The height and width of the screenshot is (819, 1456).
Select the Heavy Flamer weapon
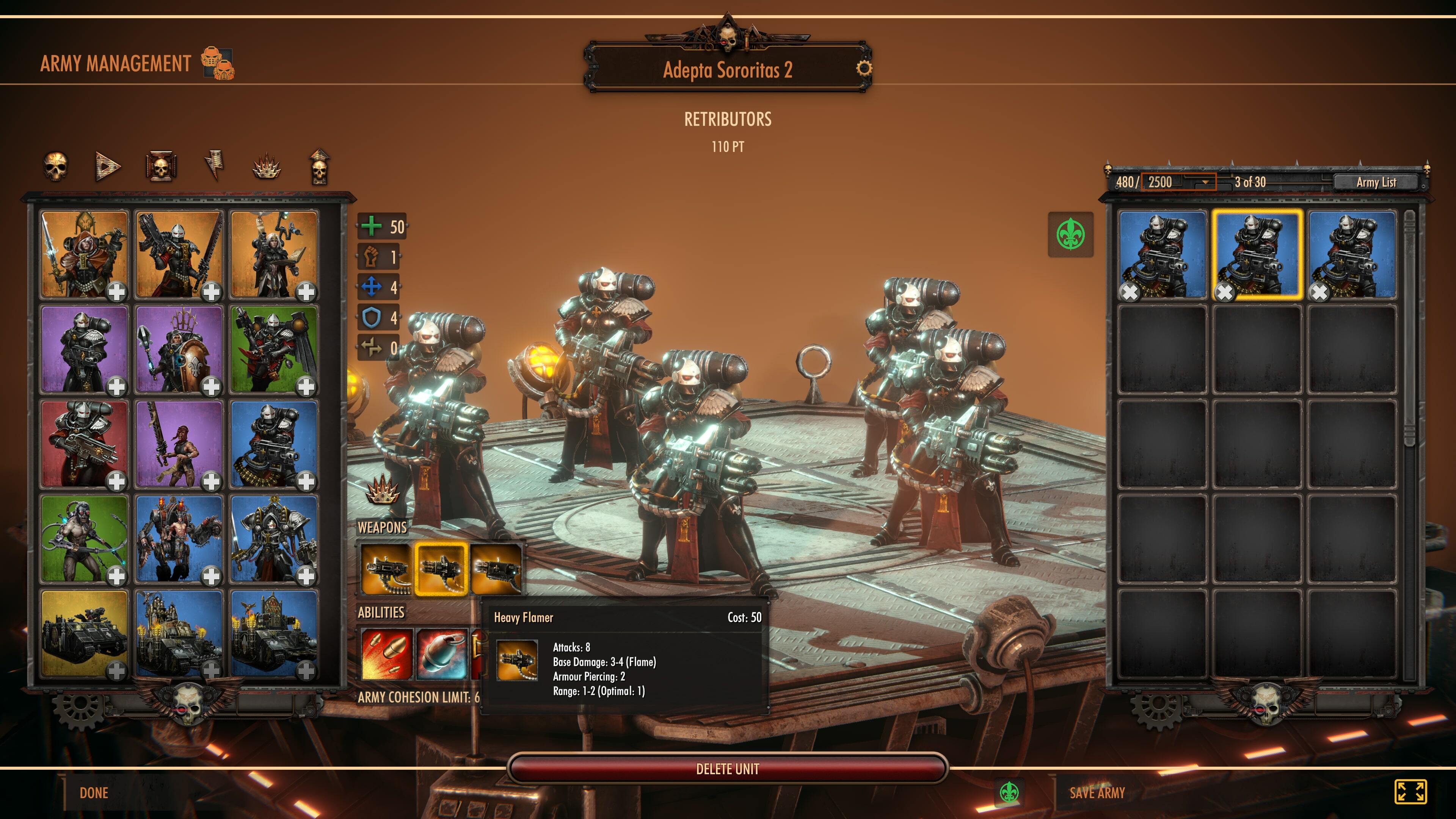[441, 569]
